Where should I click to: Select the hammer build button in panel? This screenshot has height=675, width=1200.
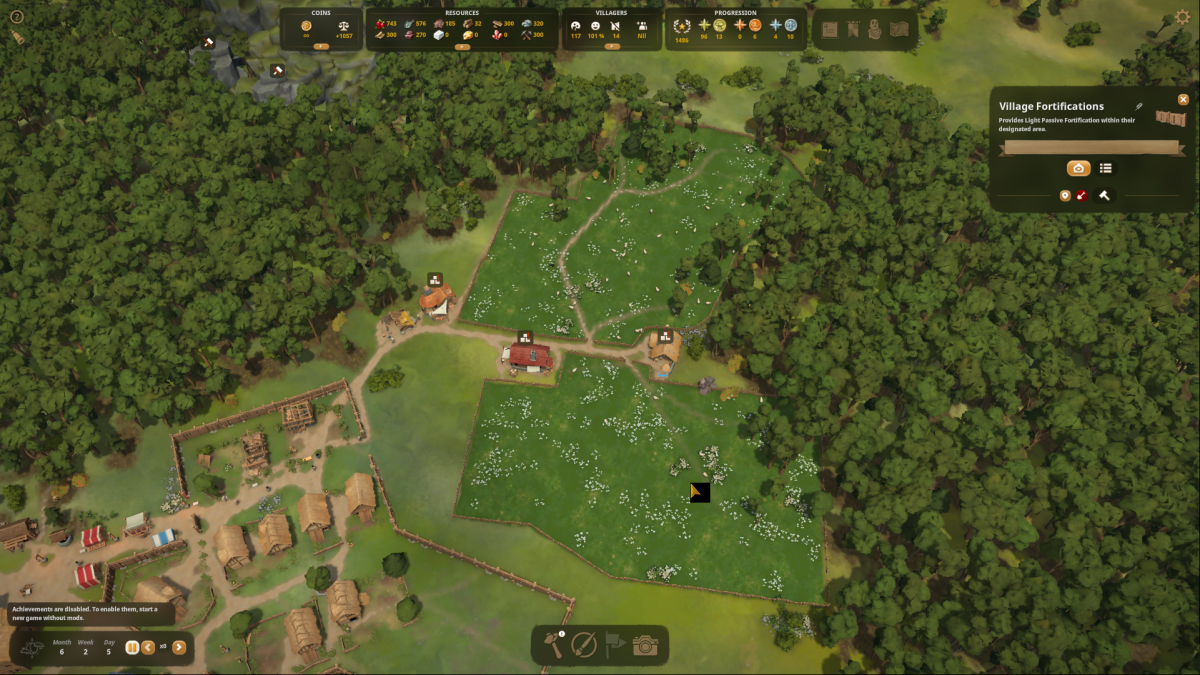1104,196
